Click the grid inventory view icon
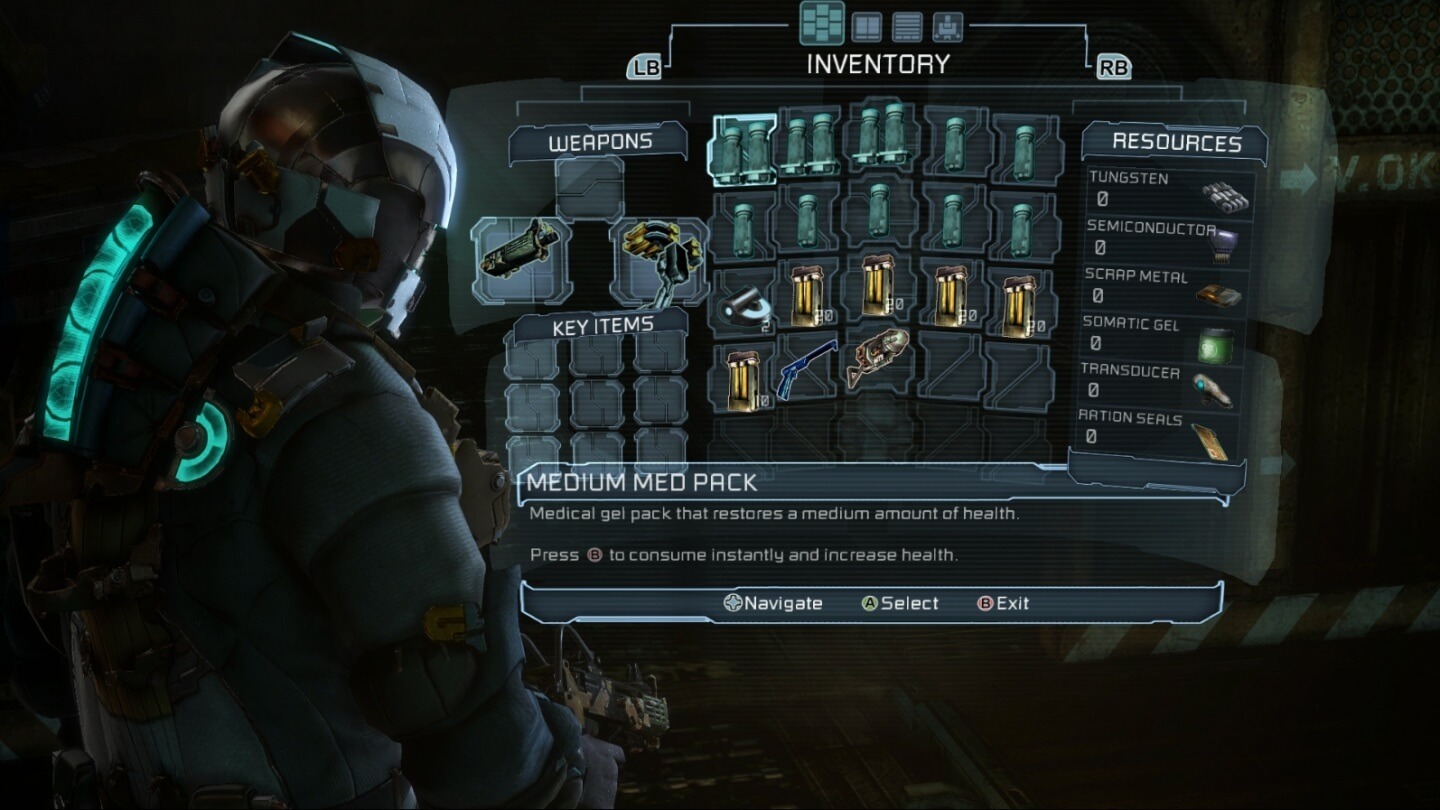The width and height of the screenshot is (1440, 810). 822,22
